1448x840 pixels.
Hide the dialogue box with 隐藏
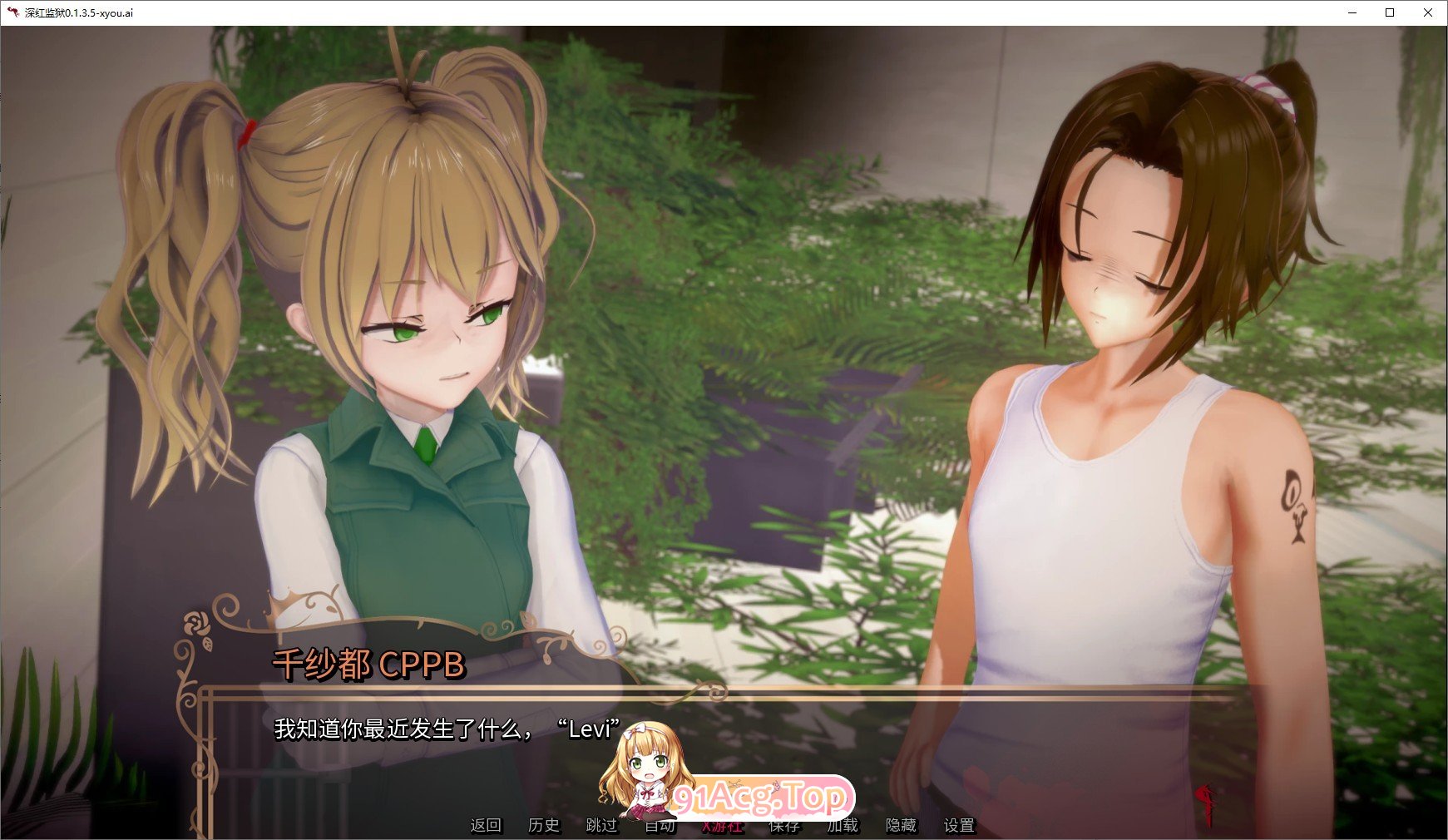[x=901, y=825]
